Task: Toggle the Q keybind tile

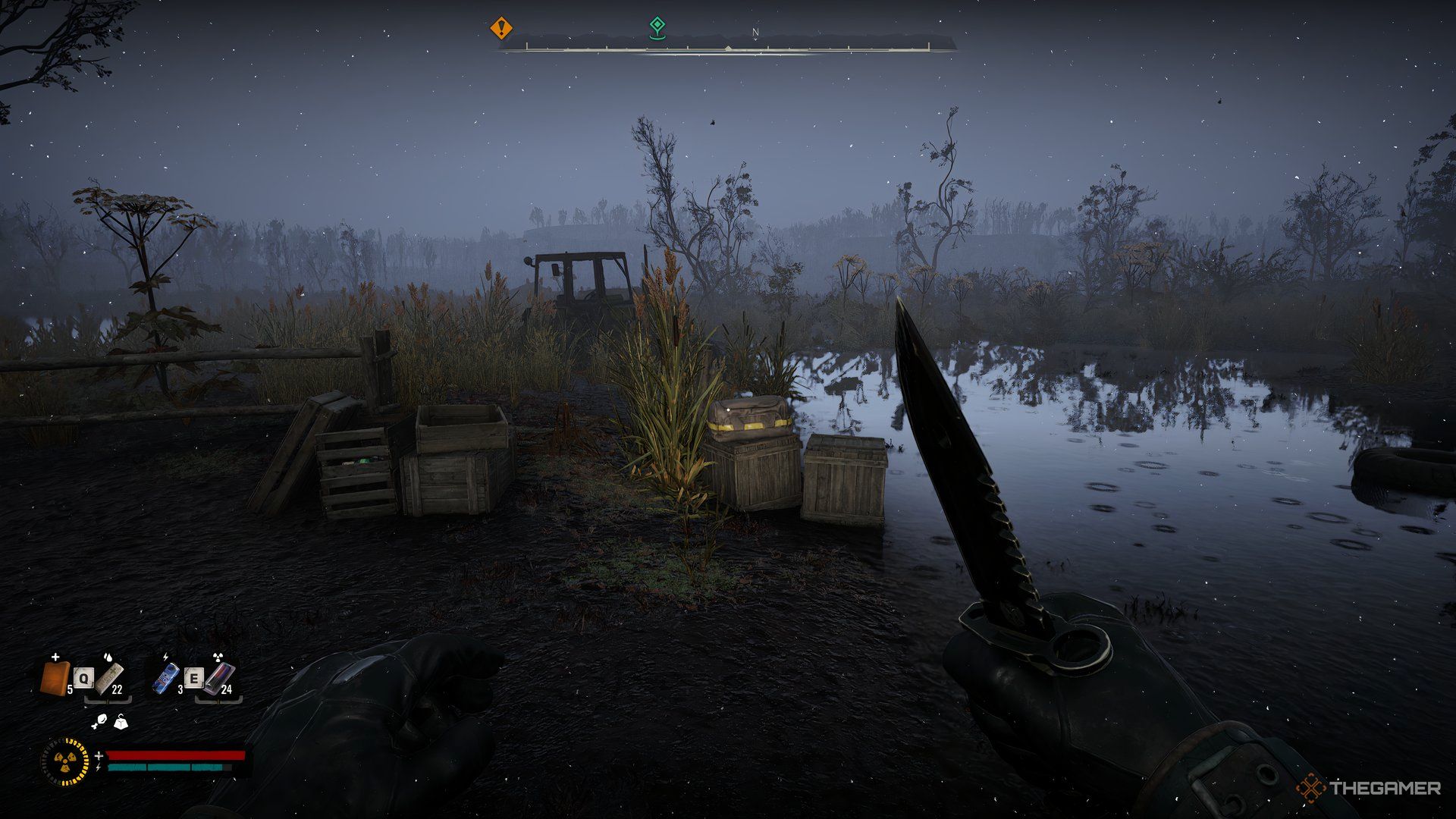Action: coord(83,678)
